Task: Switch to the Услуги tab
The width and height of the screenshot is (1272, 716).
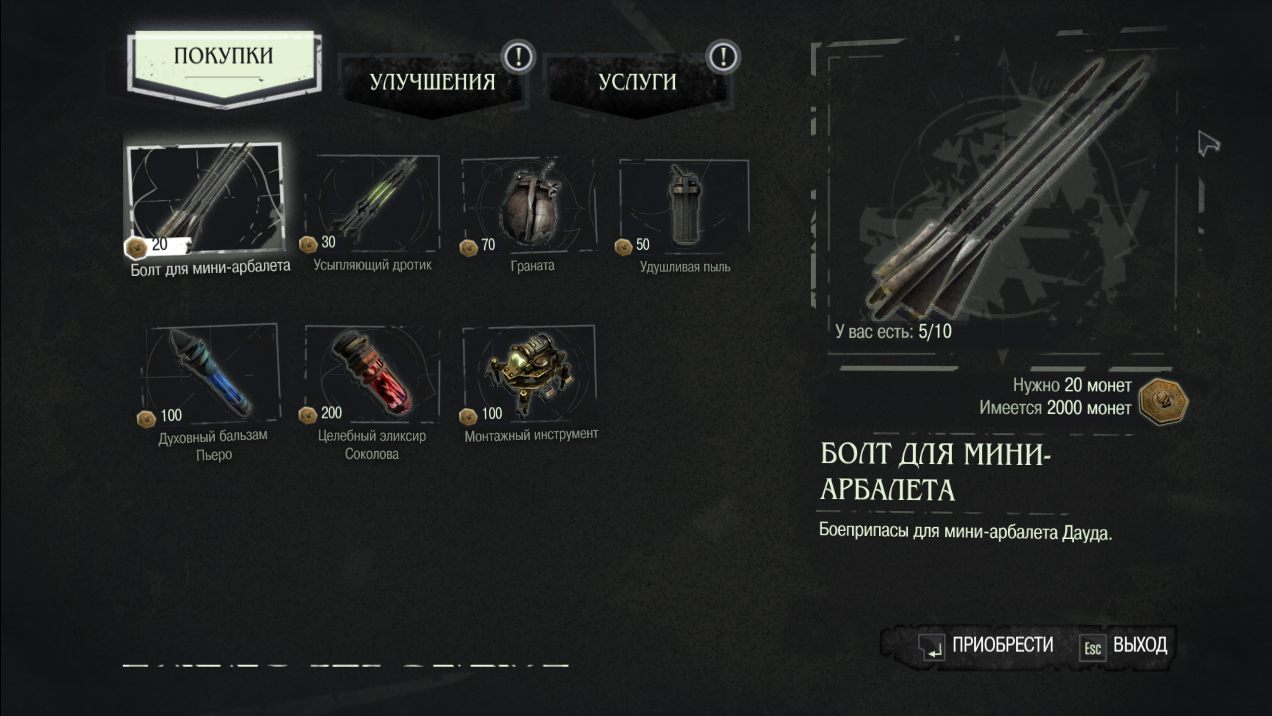Action: [x=637, y=82]
